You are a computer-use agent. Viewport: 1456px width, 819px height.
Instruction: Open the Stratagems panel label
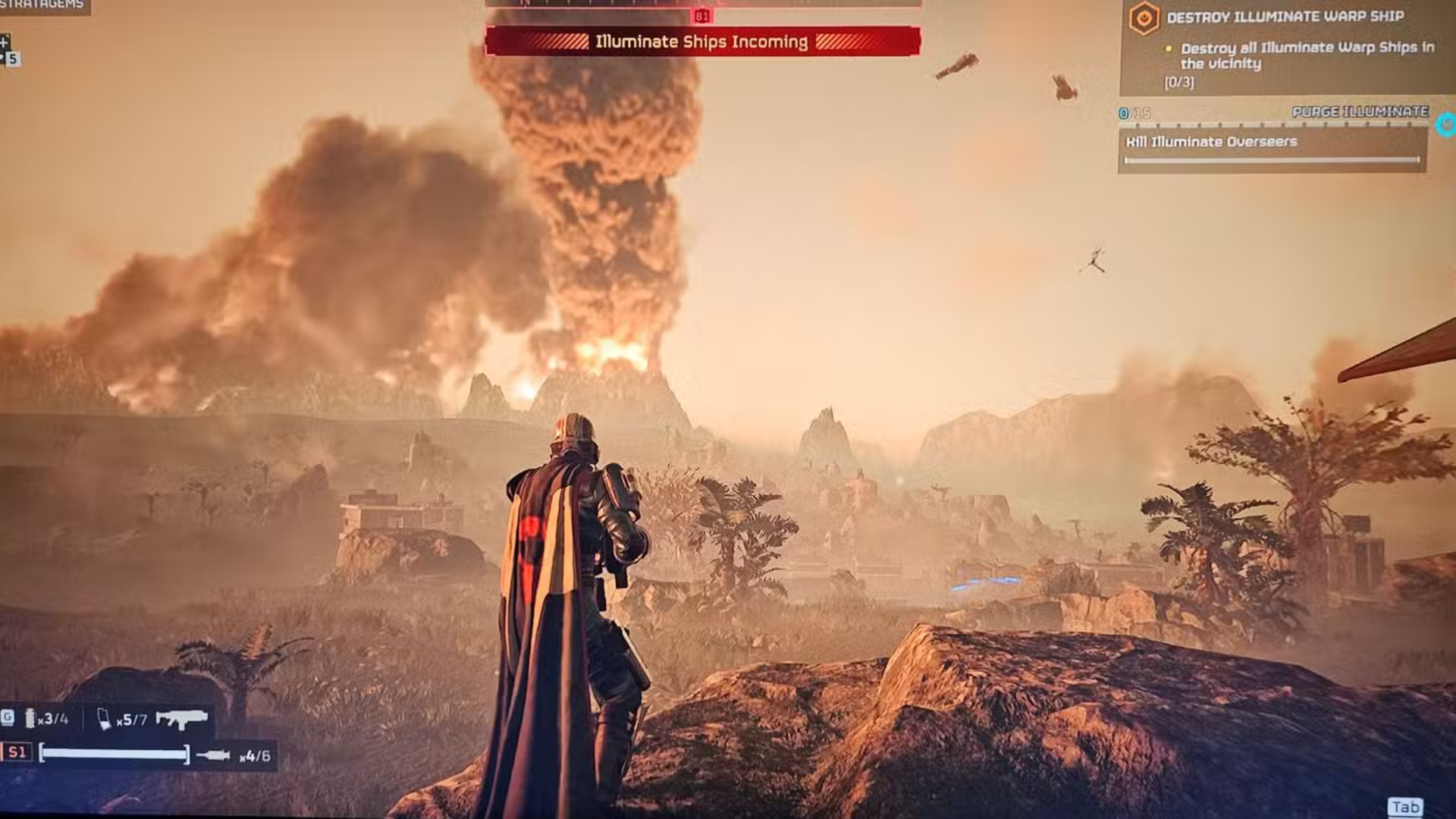click(42, 5)
